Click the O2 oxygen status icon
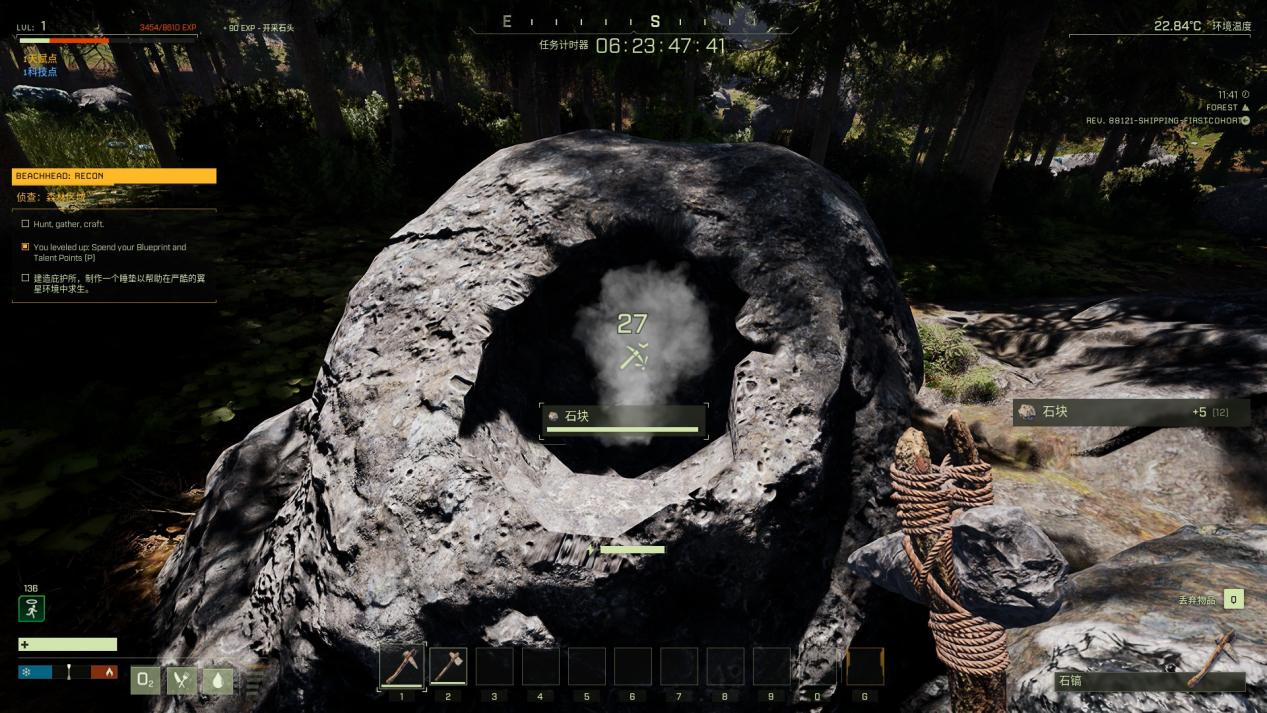The height and width of the screenshot is (713, 1267). pos(146,680)
